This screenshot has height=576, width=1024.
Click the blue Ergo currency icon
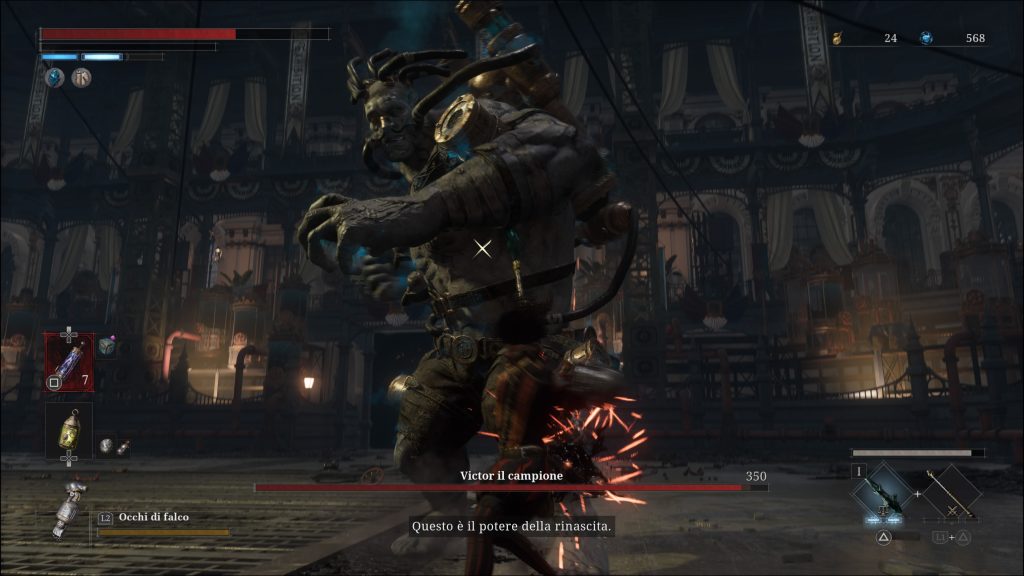click(926, 38)
